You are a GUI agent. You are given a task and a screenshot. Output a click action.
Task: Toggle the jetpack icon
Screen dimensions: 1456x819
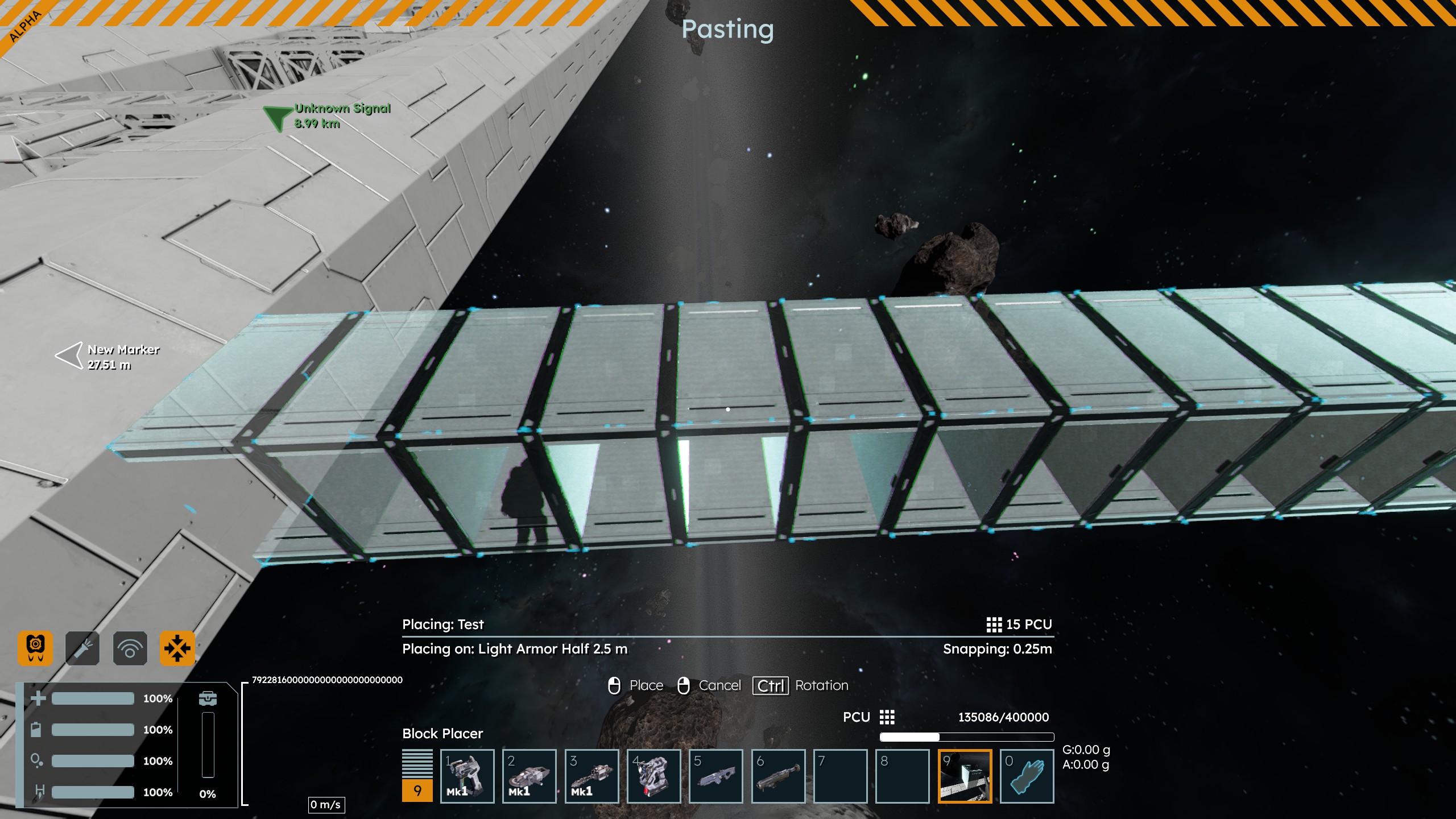point(35,648)
